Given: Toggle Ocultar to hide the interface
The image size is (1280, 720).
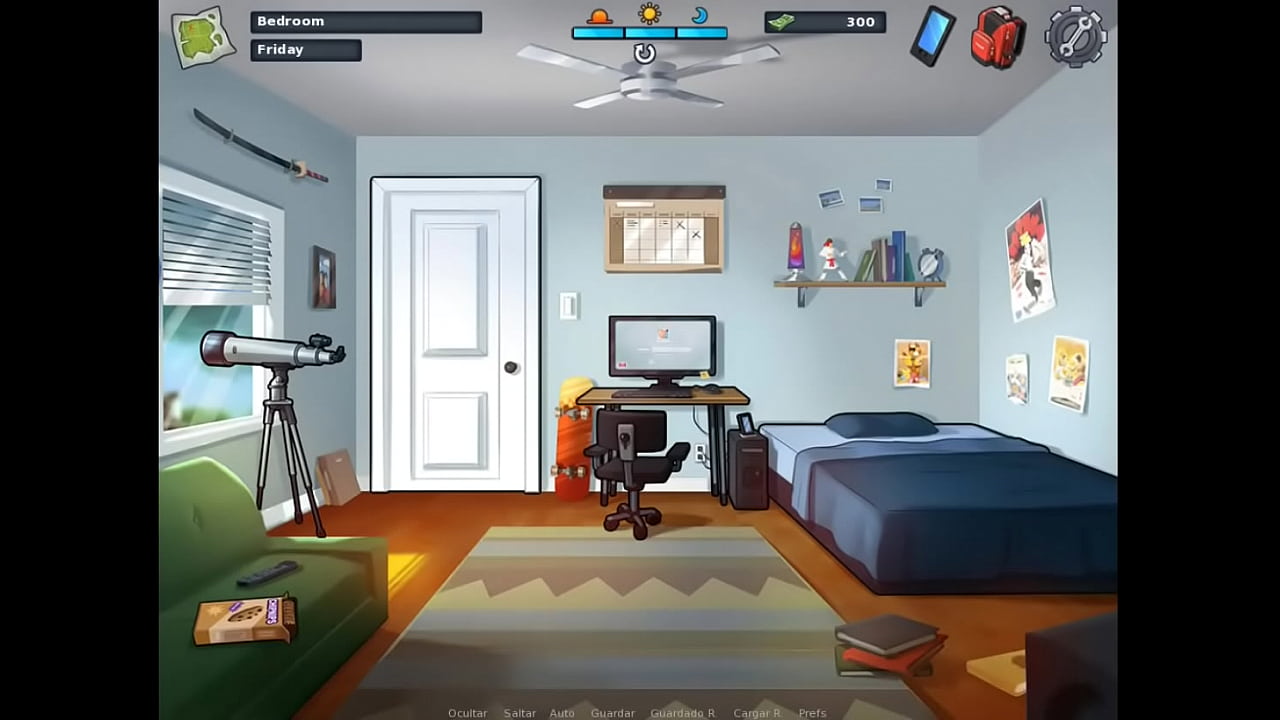Looking at the screenshot, I should point(467,713).
